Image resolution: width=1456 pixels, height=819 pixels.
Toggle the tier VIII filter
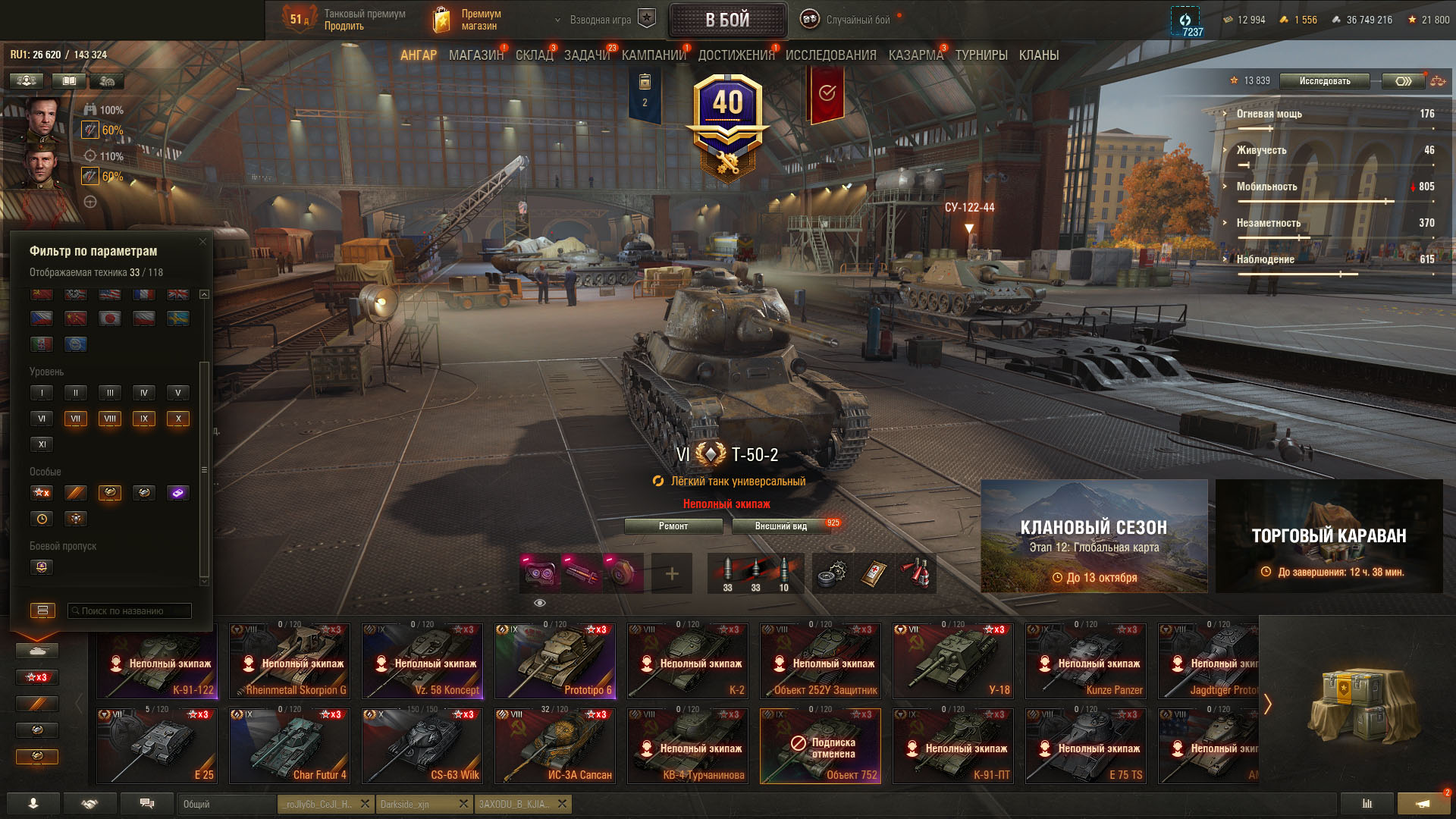tap(110, 419)
